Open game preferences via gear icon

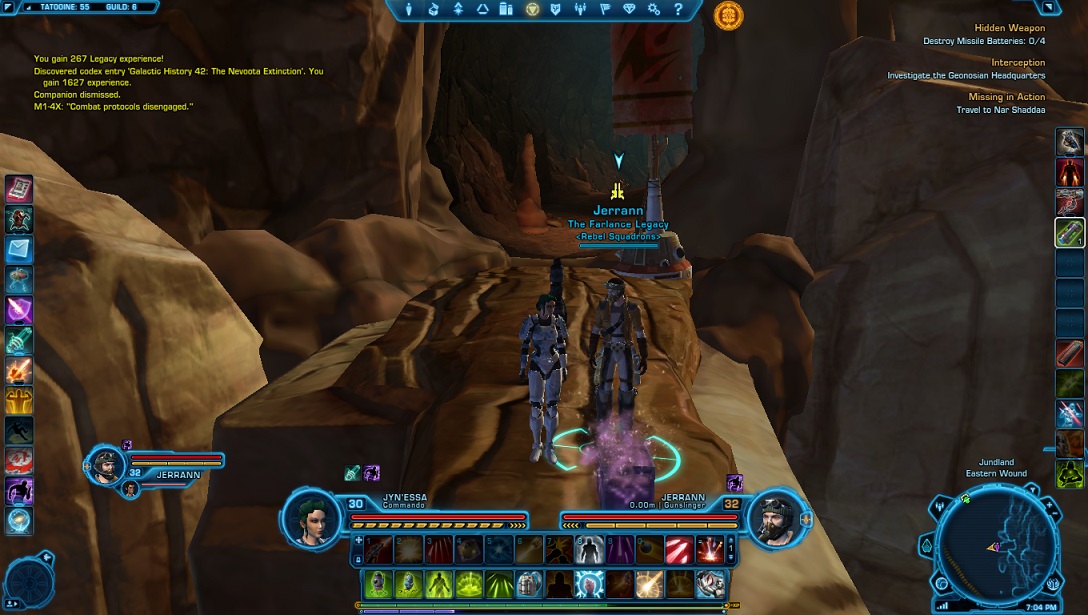click(654, 9)
